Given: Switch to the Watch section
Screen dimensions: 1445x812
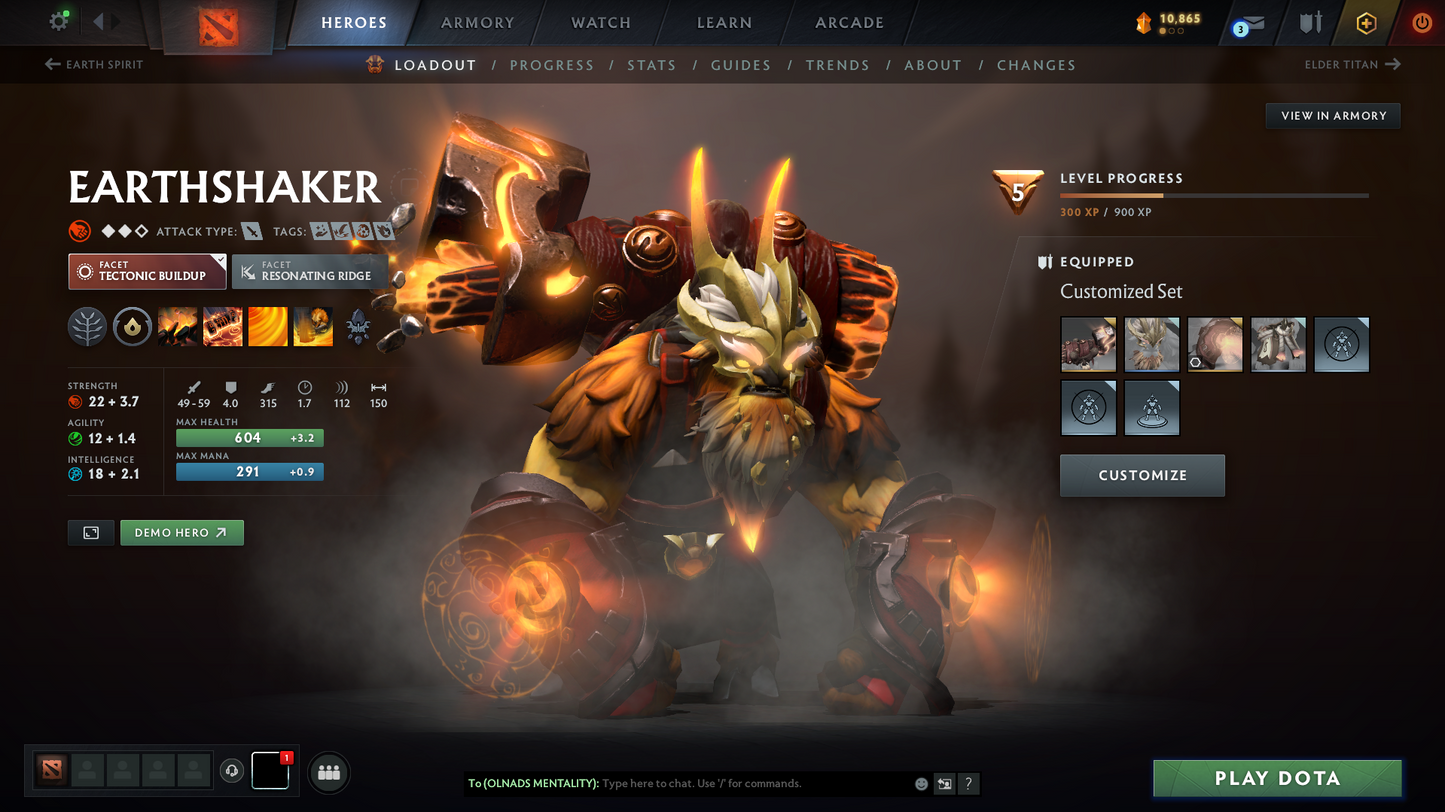Looking at the screenshot, I should [x=600, y=22].
